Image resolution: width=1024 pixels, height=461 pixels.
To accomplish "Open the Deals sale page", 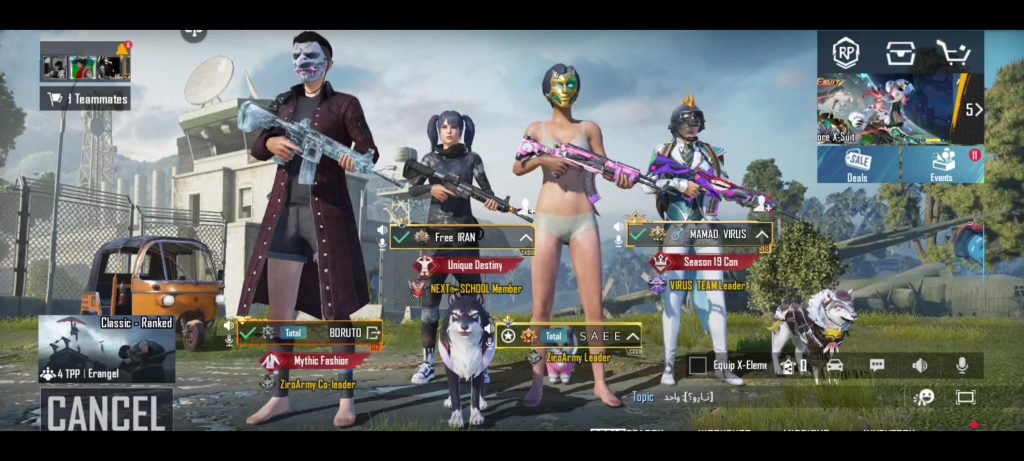I will [857, 165].
